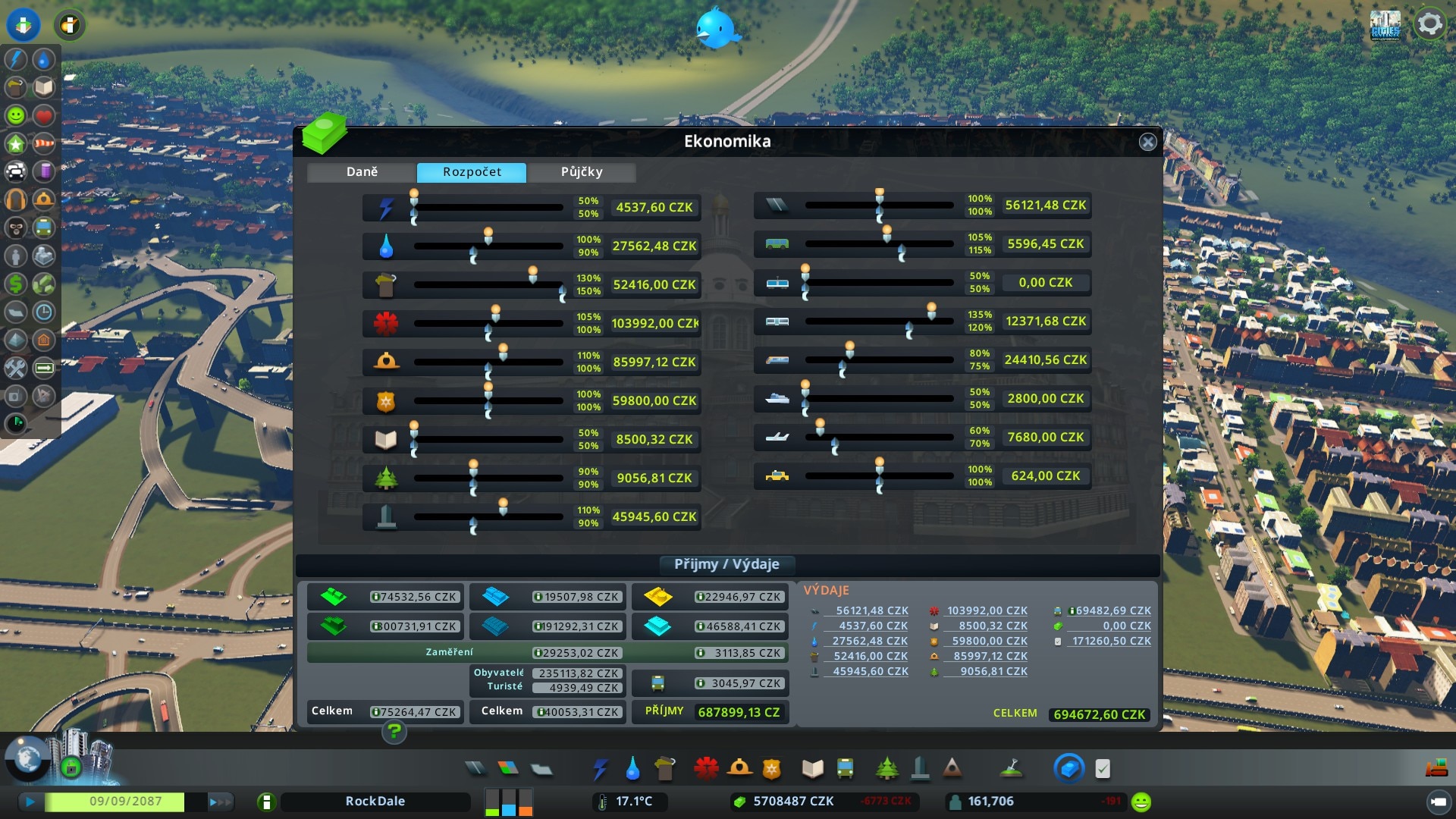Open the gear settings menu
This screenshot has width=1456, height=819.
tap(1429, 24)
